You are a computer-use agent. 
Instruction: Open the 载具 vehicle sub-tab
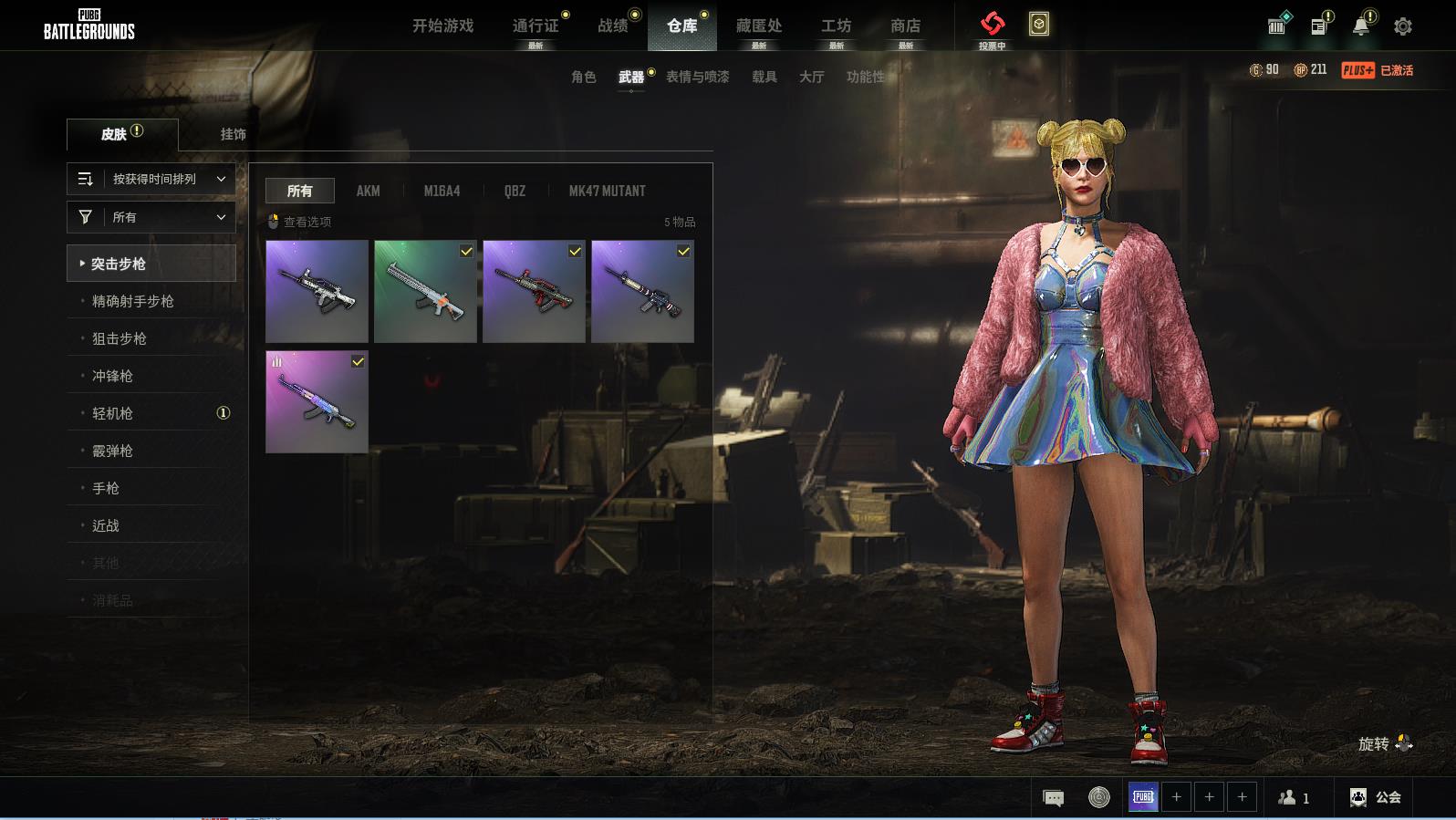(764, 77)
